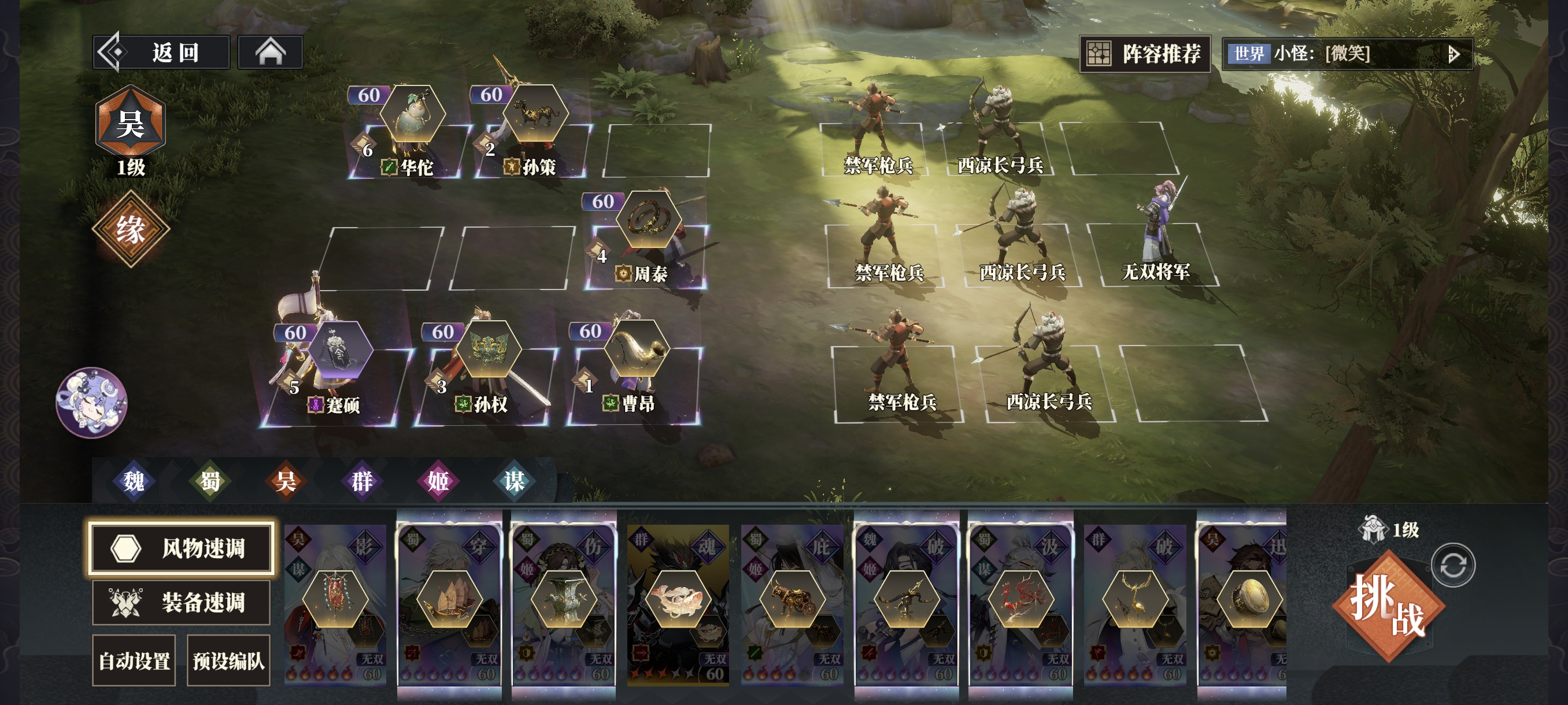Choose 自动设置 auto setup
The width and height of the screenshot is (1568, 705).
click(x=134, y=661)
